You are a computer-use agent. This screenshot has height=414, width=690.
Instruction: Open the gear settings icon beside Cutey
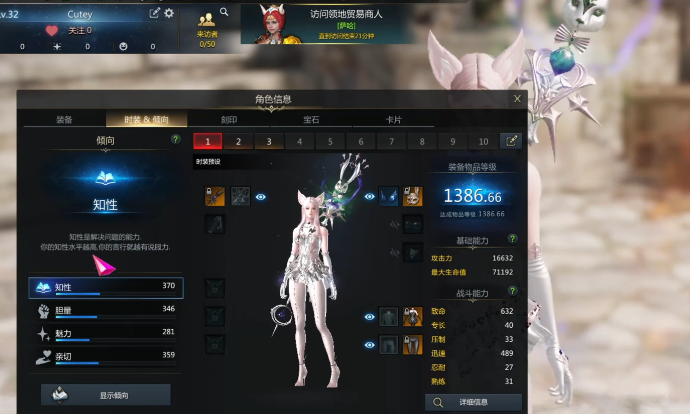169,13
